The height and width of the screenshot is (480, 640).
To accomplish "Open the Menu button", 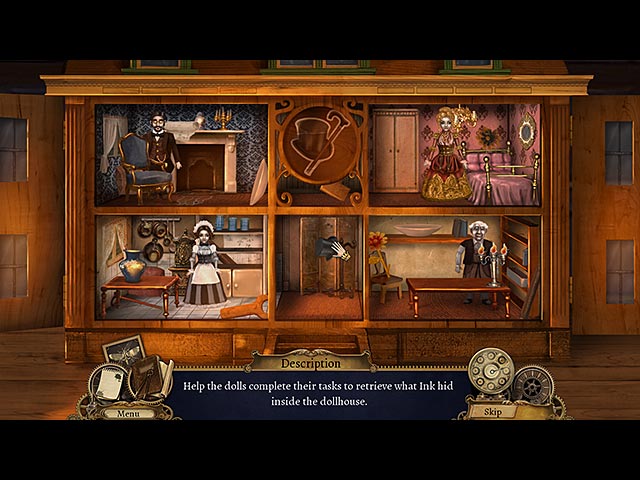I will click(128, 412).
